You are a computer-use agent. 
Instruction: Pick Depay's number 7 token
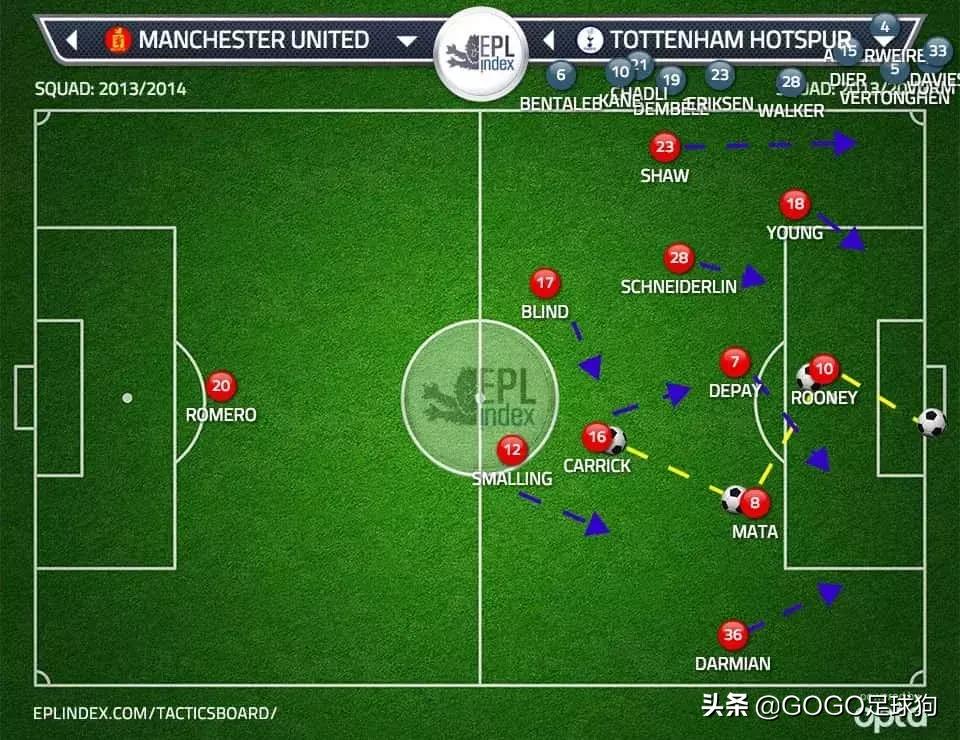(x=735, y=362)
